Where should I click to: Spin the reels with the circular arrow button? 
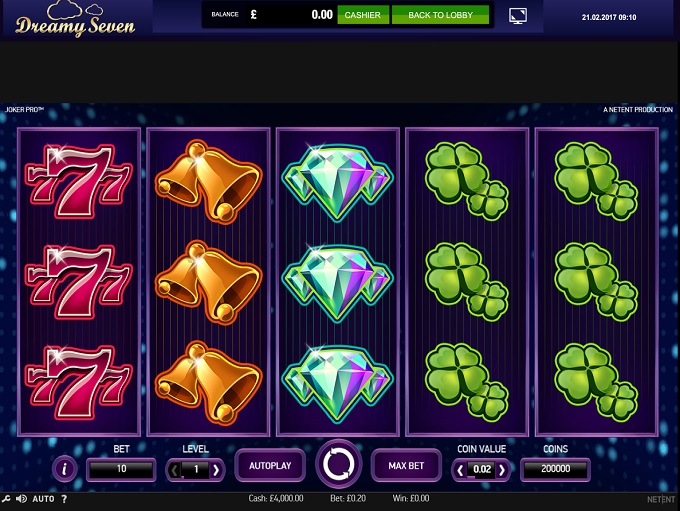(338, 465)
